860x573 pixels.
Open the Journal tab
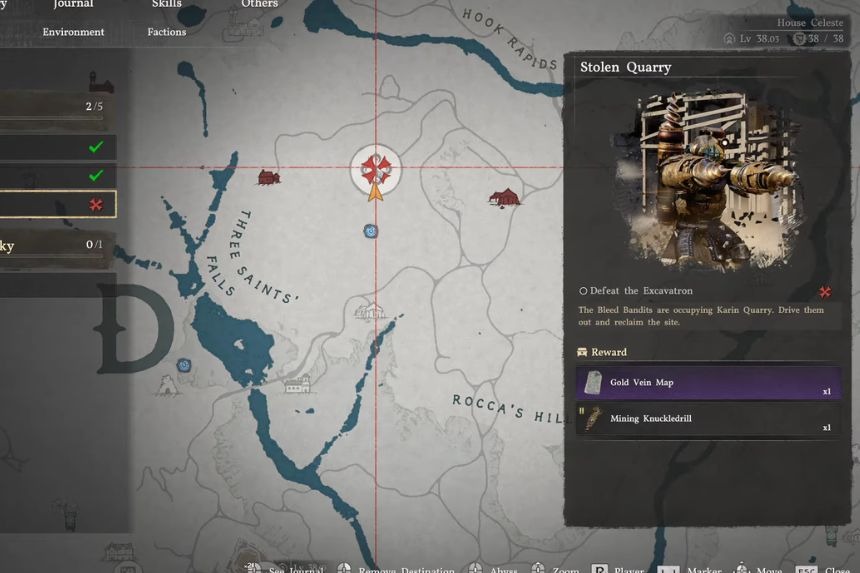(x=73, y=4)
